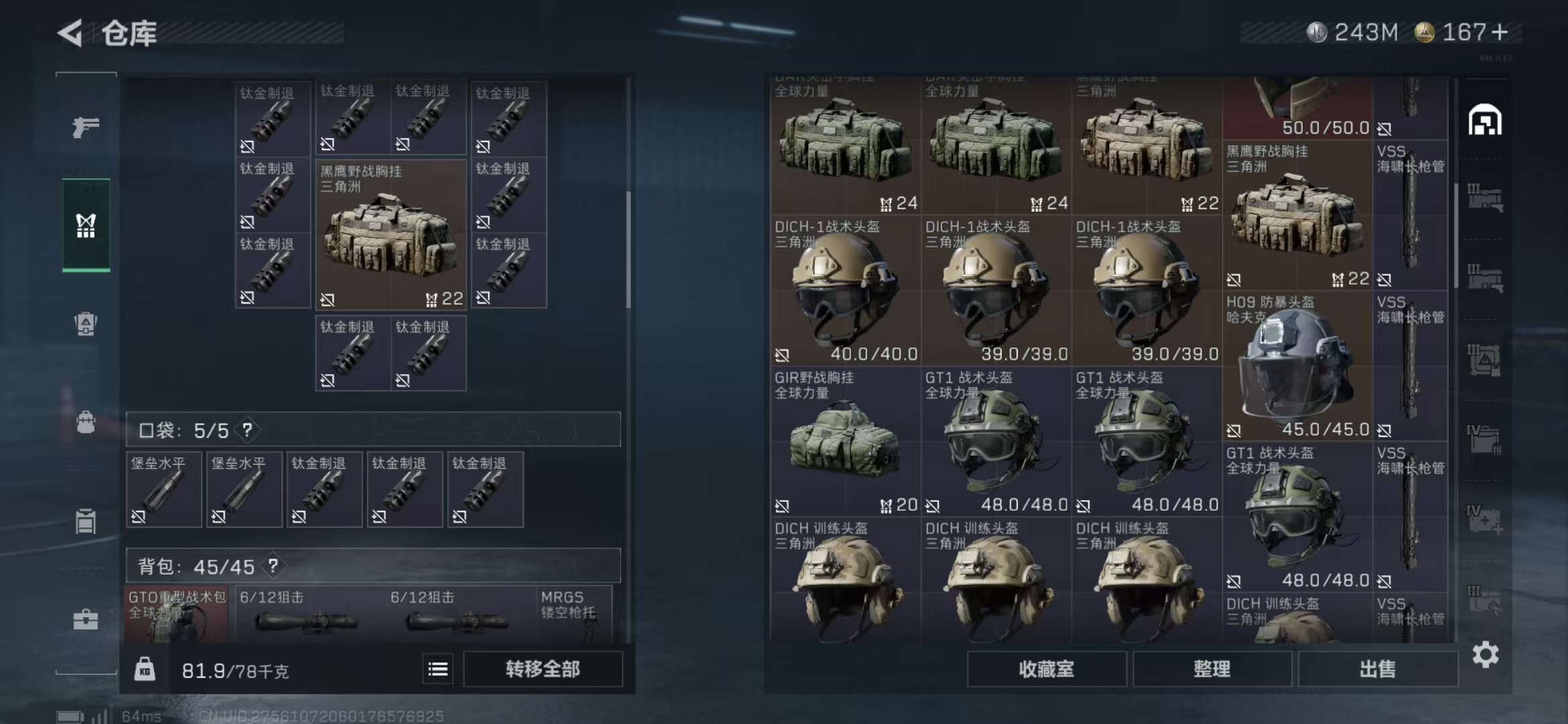The width and height of the screenshot is (1568, 724).
Task: Switch to the pistol weapons tab
Action: tap(86, 126)
